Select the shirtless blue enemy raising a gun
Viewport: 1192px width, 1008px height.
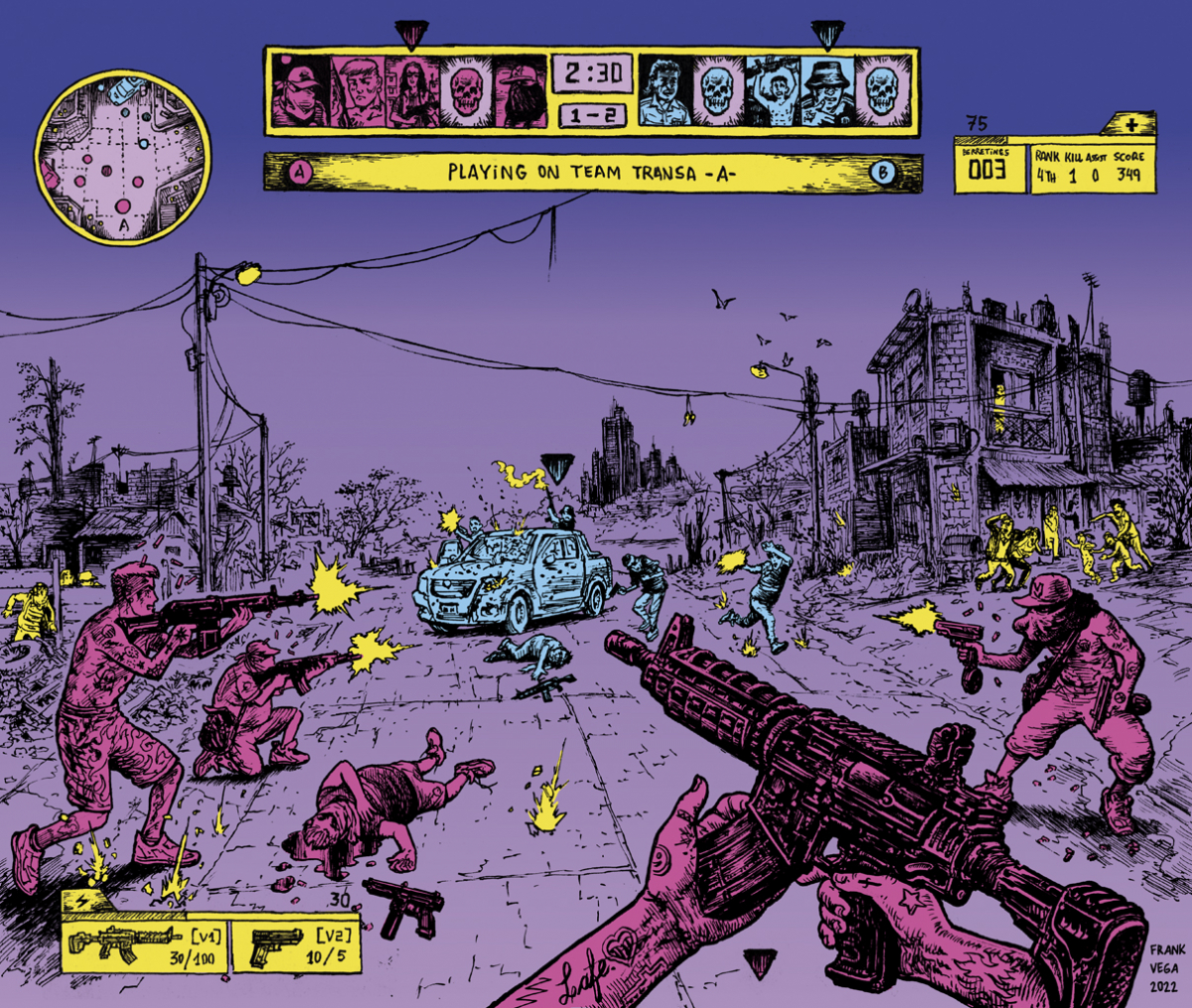tap(772, 91)
